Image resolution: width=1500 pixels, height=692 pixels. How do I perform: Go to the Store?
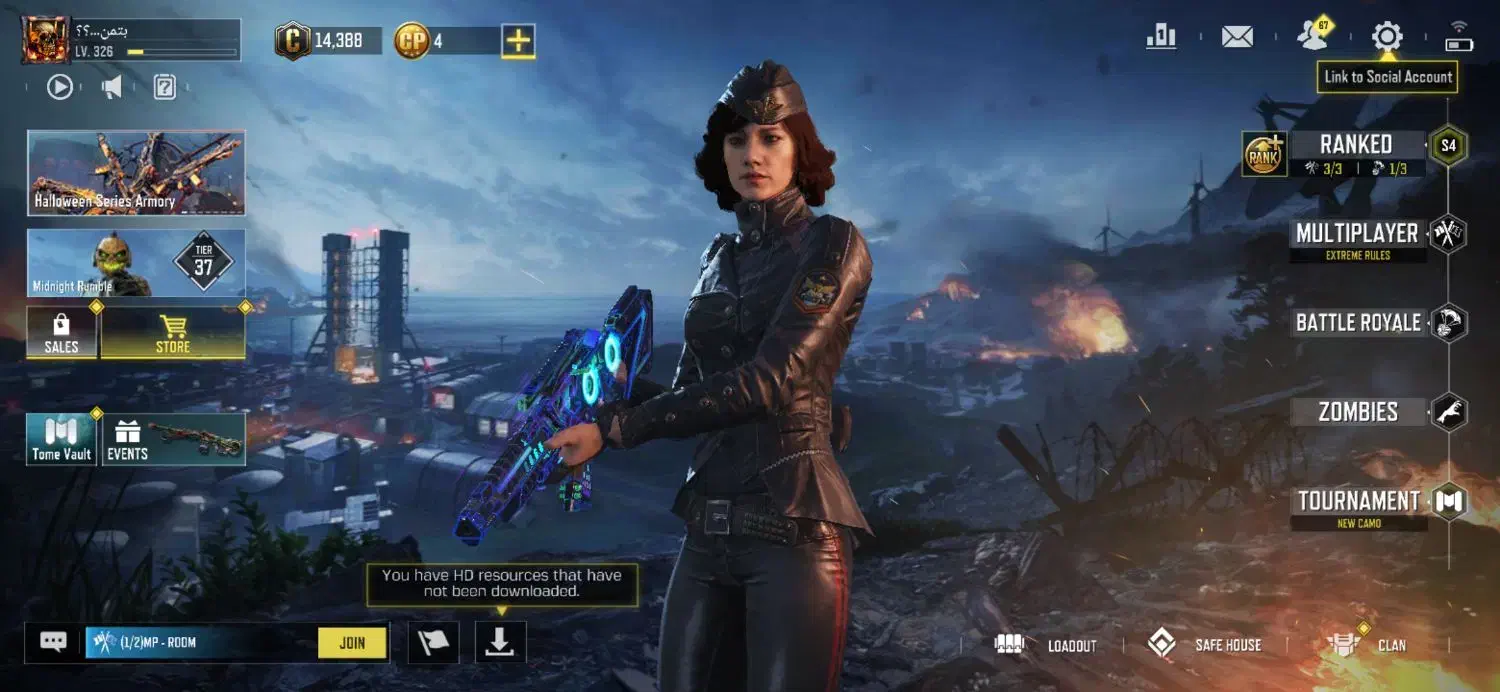click(x=173, y=333)
